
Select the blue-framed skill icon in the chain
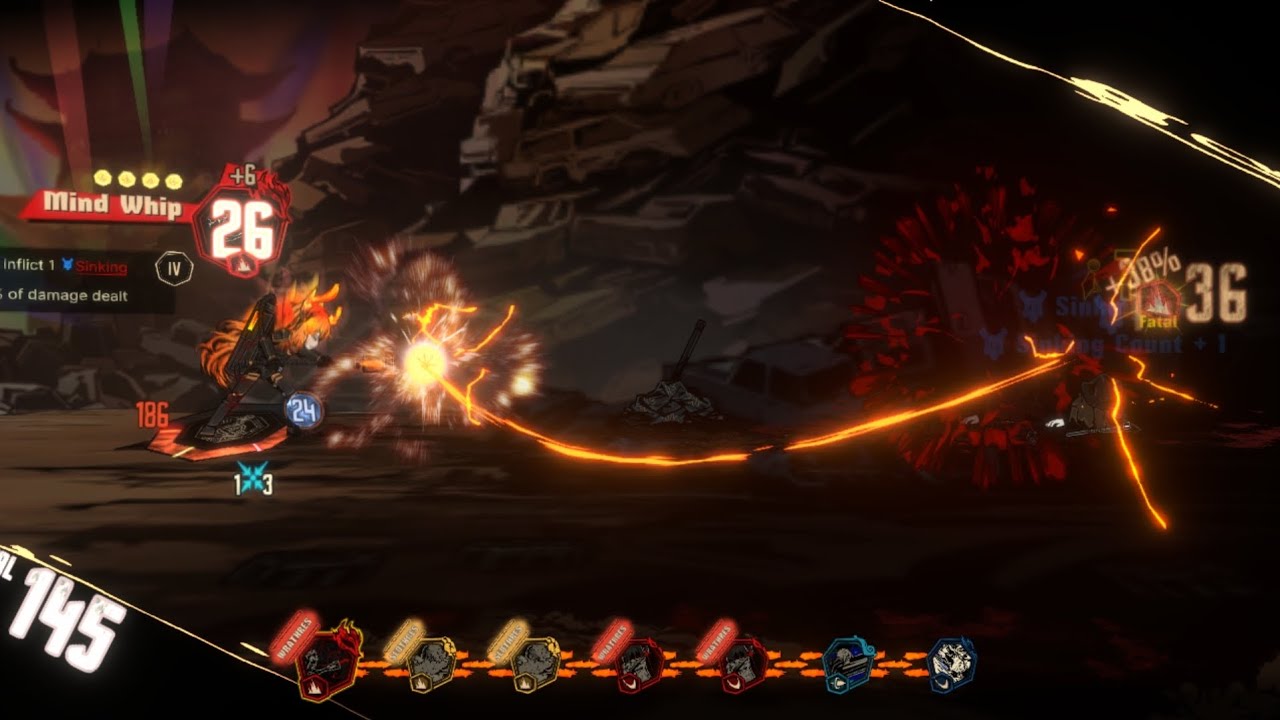tap(848, 663)
